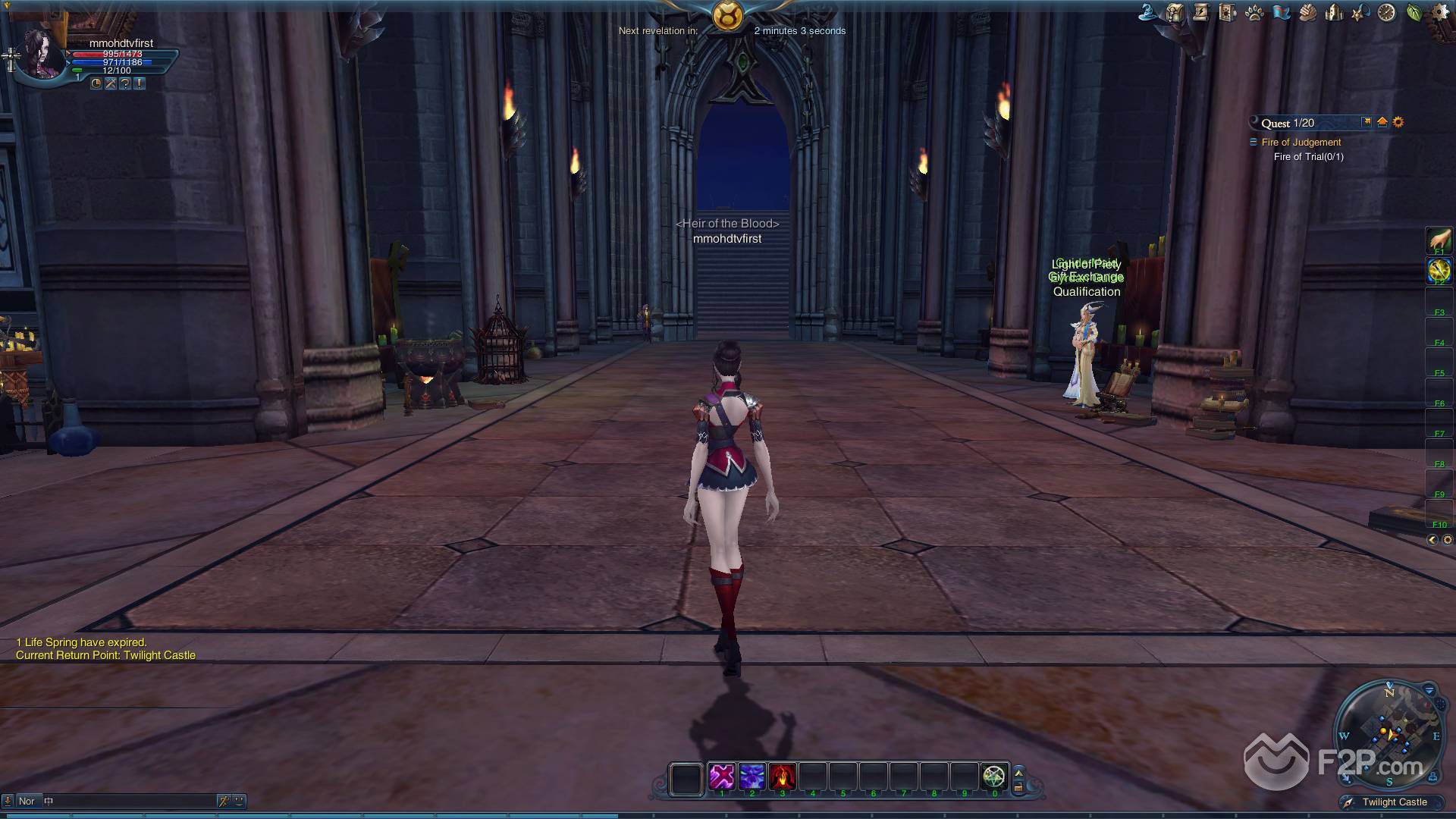Click the paw print pet icon
Viewport: 1456px width, 819px height.
click(x=1254, y=13)
